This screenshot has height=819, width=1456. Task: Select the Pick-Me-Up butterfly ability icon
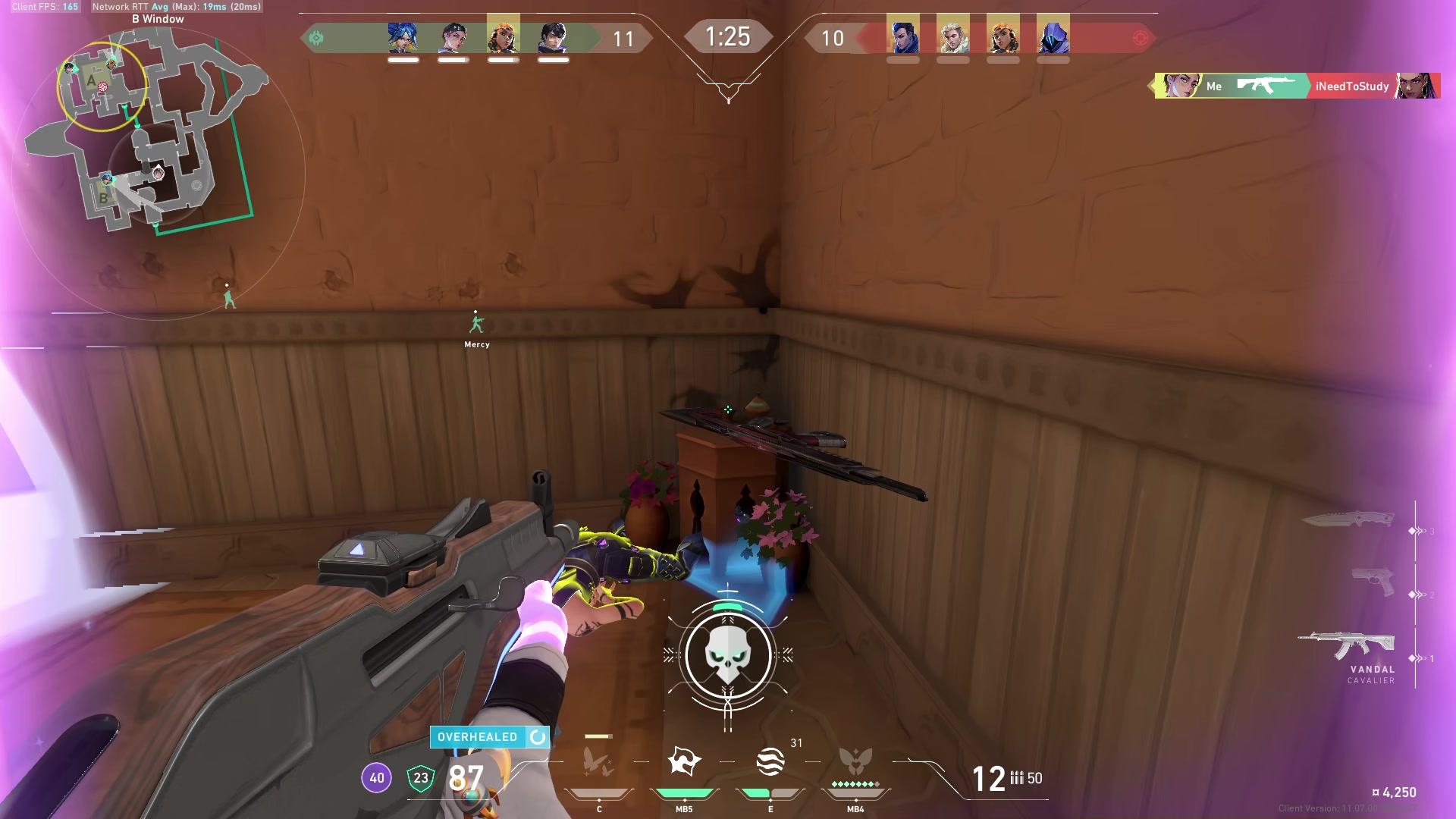[598, 761]
